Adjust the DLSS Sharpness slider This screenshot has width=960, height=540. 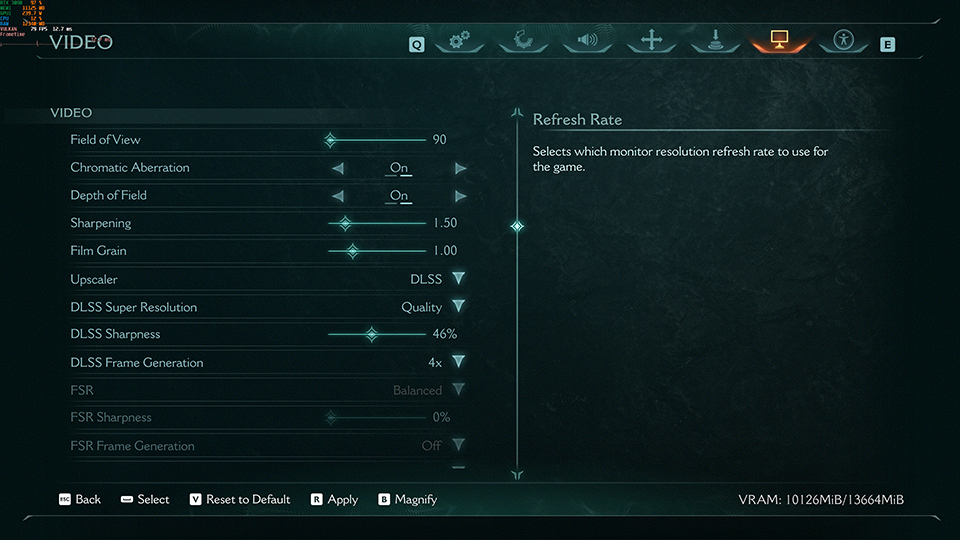(x=371, y=335)
